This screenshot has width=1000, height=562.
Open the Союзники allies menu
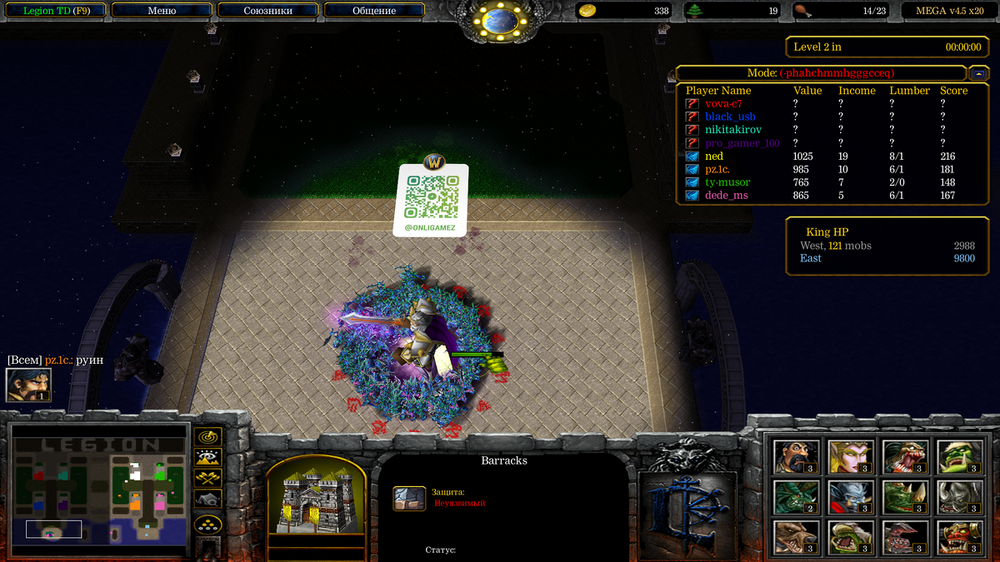267,11
